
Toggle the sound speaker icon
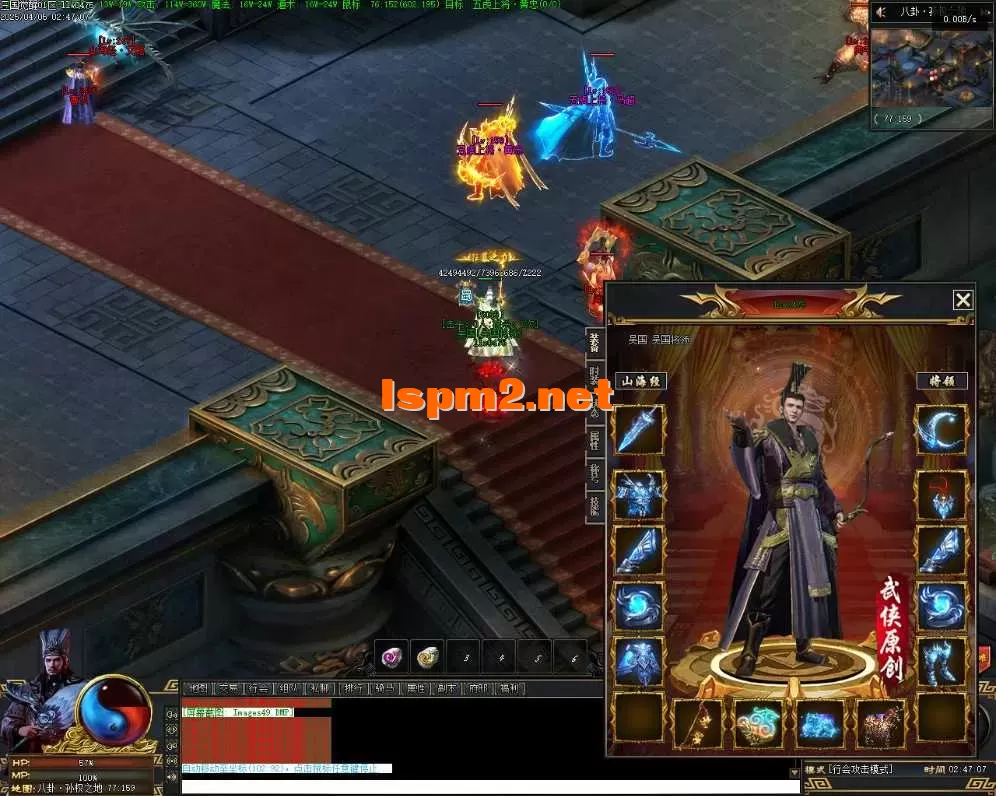882,13
